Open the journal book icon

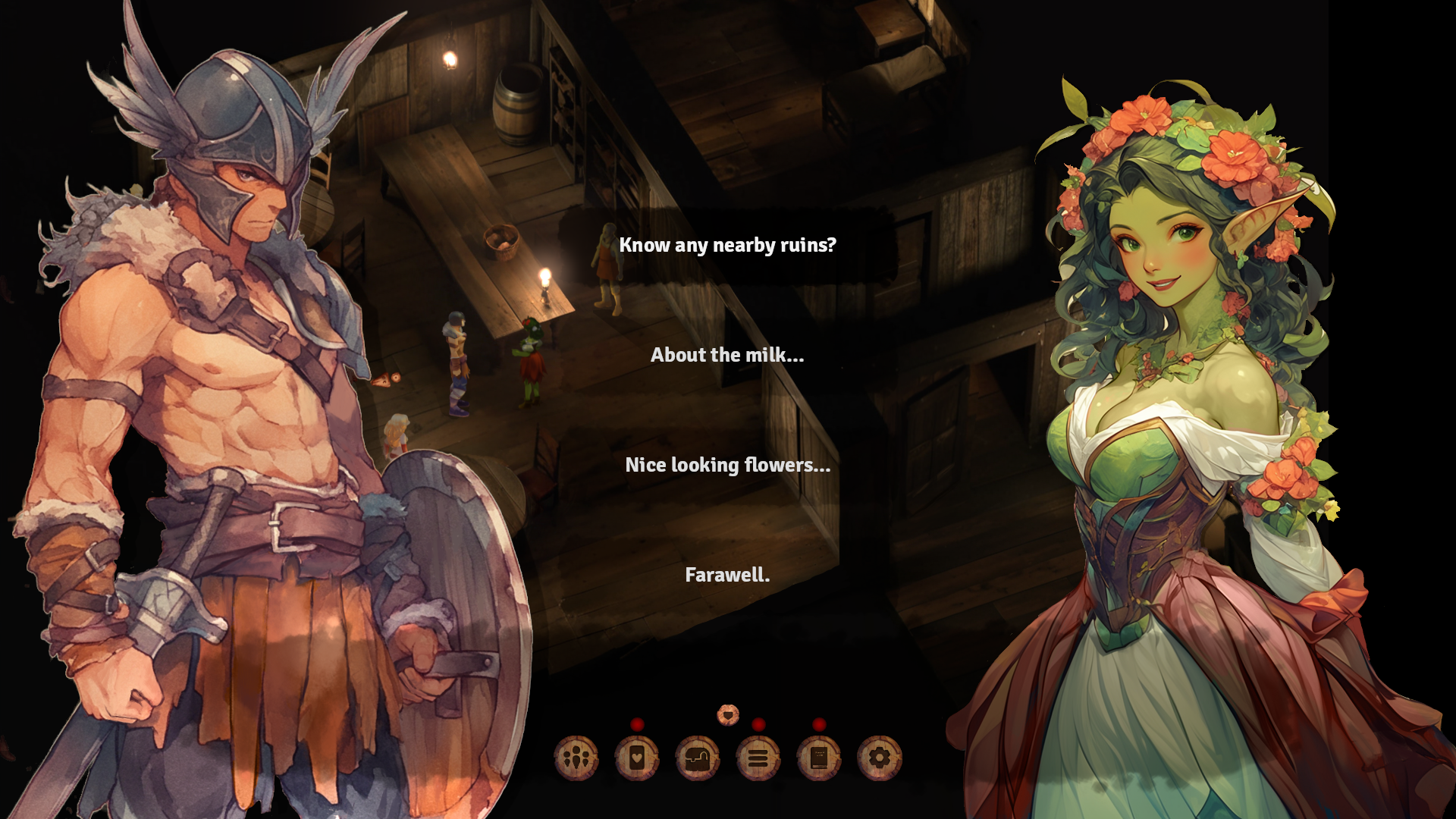pyautogui.click(x=819, y=758)
